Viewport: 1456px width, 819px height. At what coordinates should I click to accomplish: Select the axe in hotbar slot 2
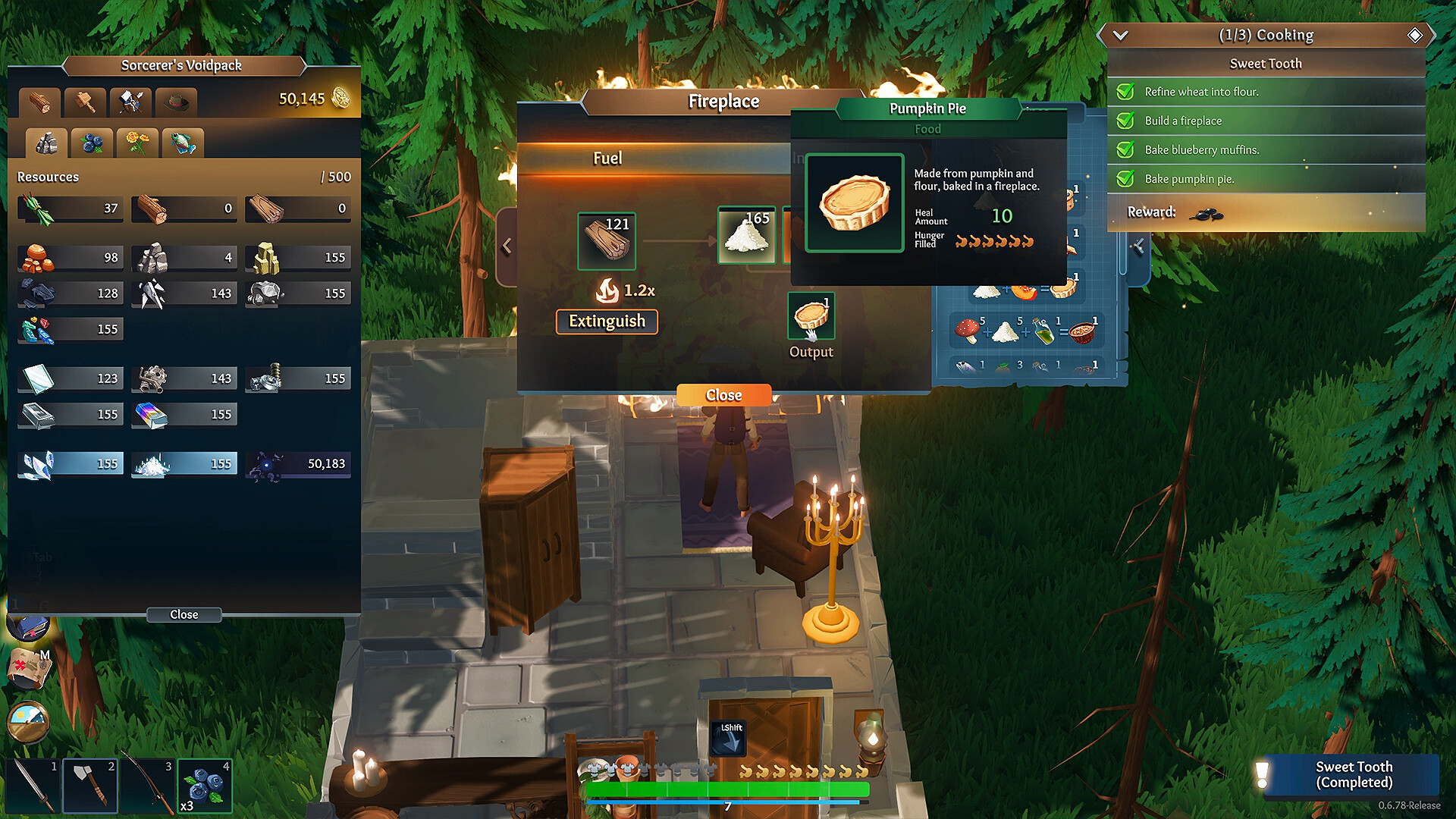(x=89, y=786)
